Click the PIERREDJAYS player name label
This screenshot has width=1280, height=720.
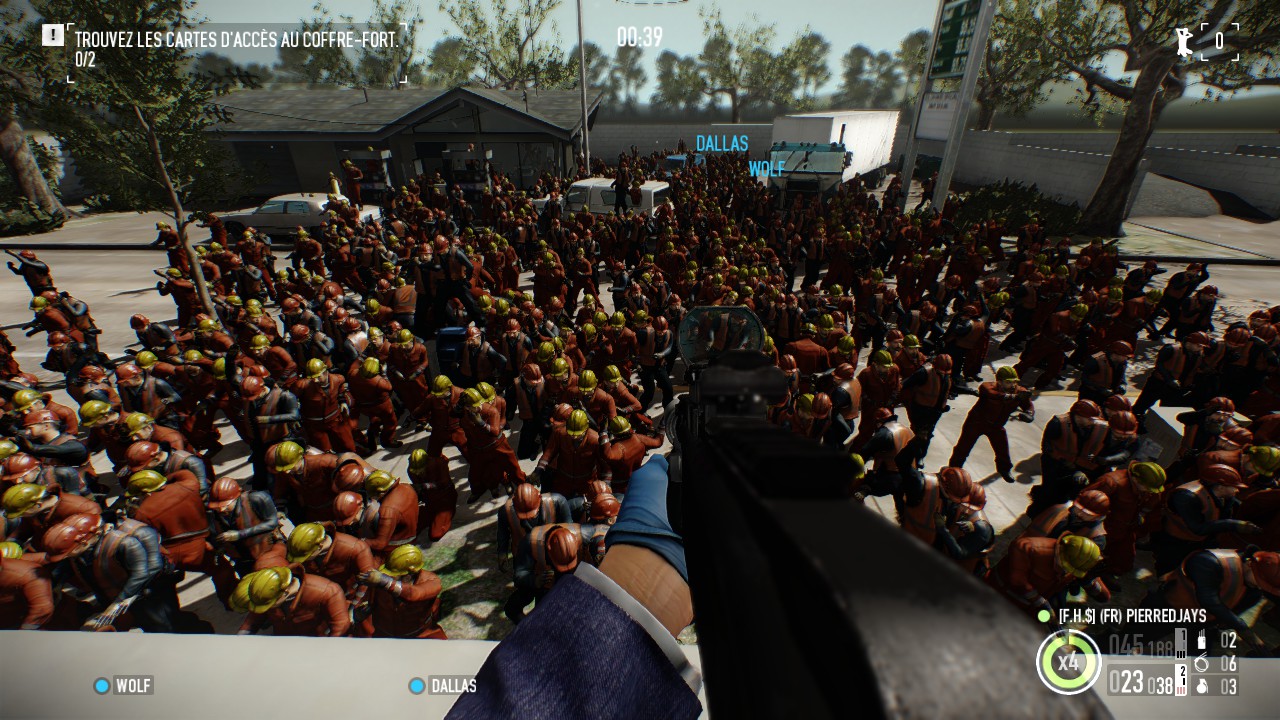click(1132, 616)
